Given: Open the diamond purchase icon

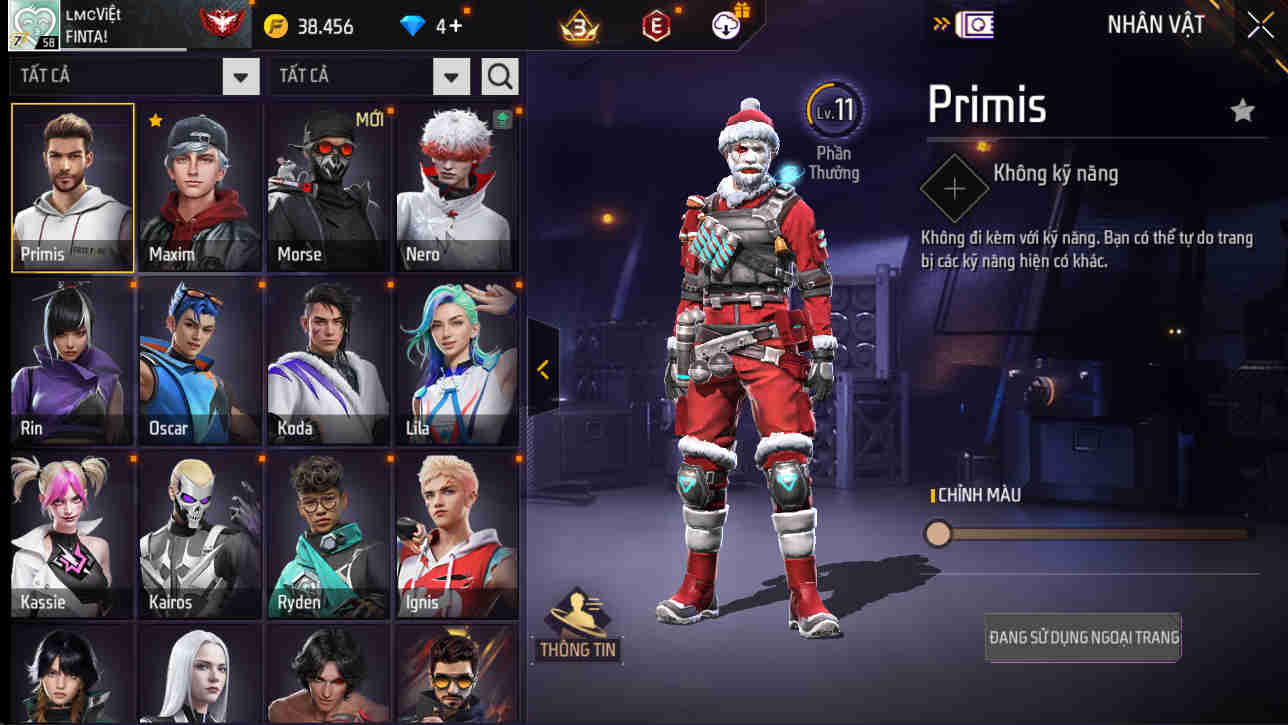Looking at the screenshot, I should [414, 27].
